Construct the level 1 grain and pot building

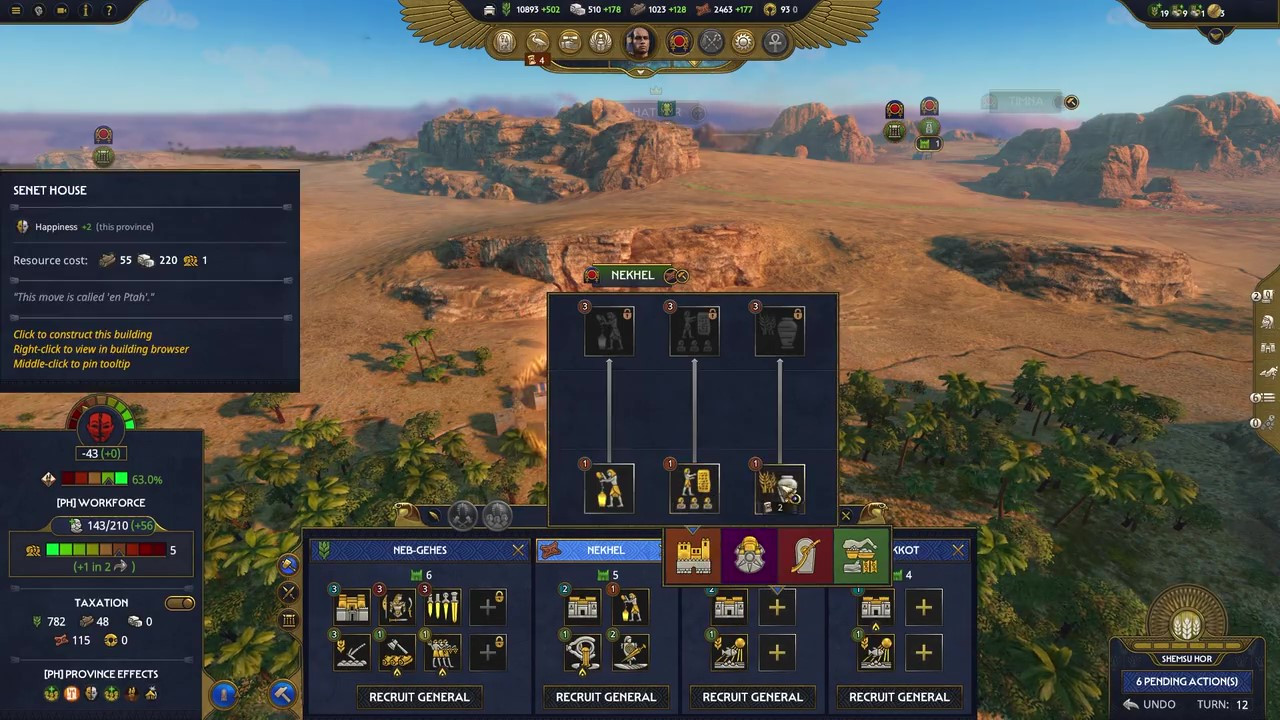pyautogui.click(x=779, y=489)
